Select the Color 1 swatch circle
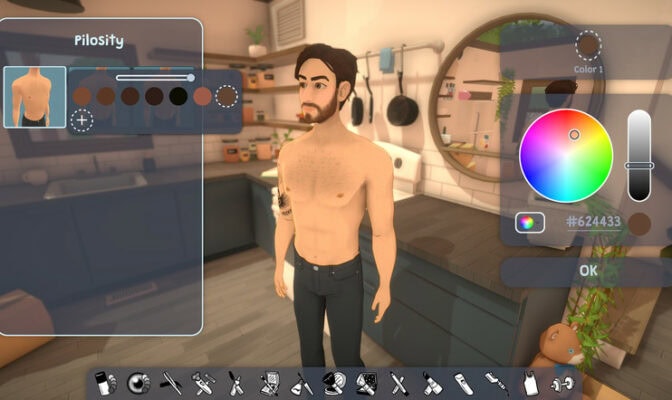Screen dimensions: 672x400 point(588,45)
